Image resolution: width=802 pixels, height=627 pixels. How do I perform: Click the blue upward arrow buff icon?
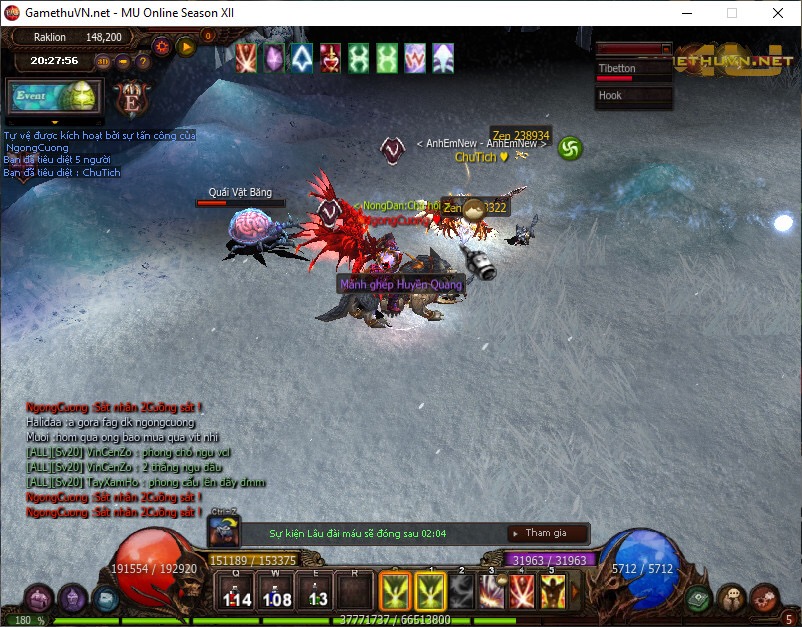pyautogui.click(x=302, y=58)
